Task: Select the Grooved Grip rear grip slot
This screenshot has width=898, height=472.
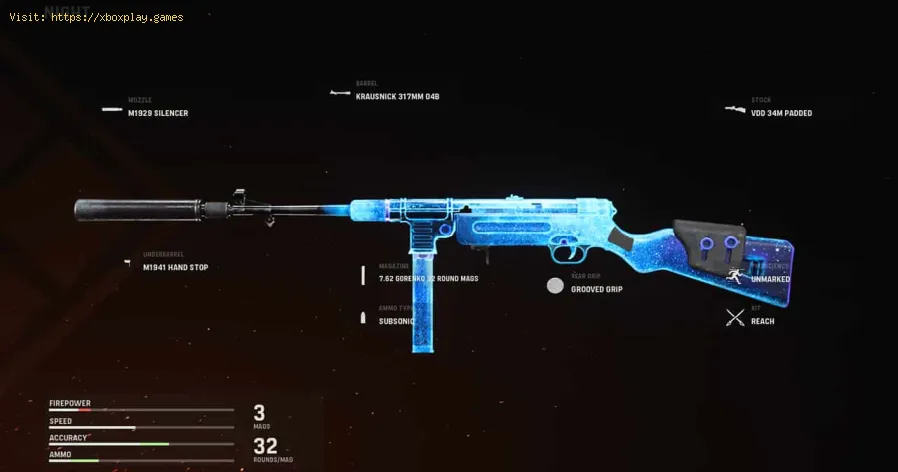Action: coord(595,289)
